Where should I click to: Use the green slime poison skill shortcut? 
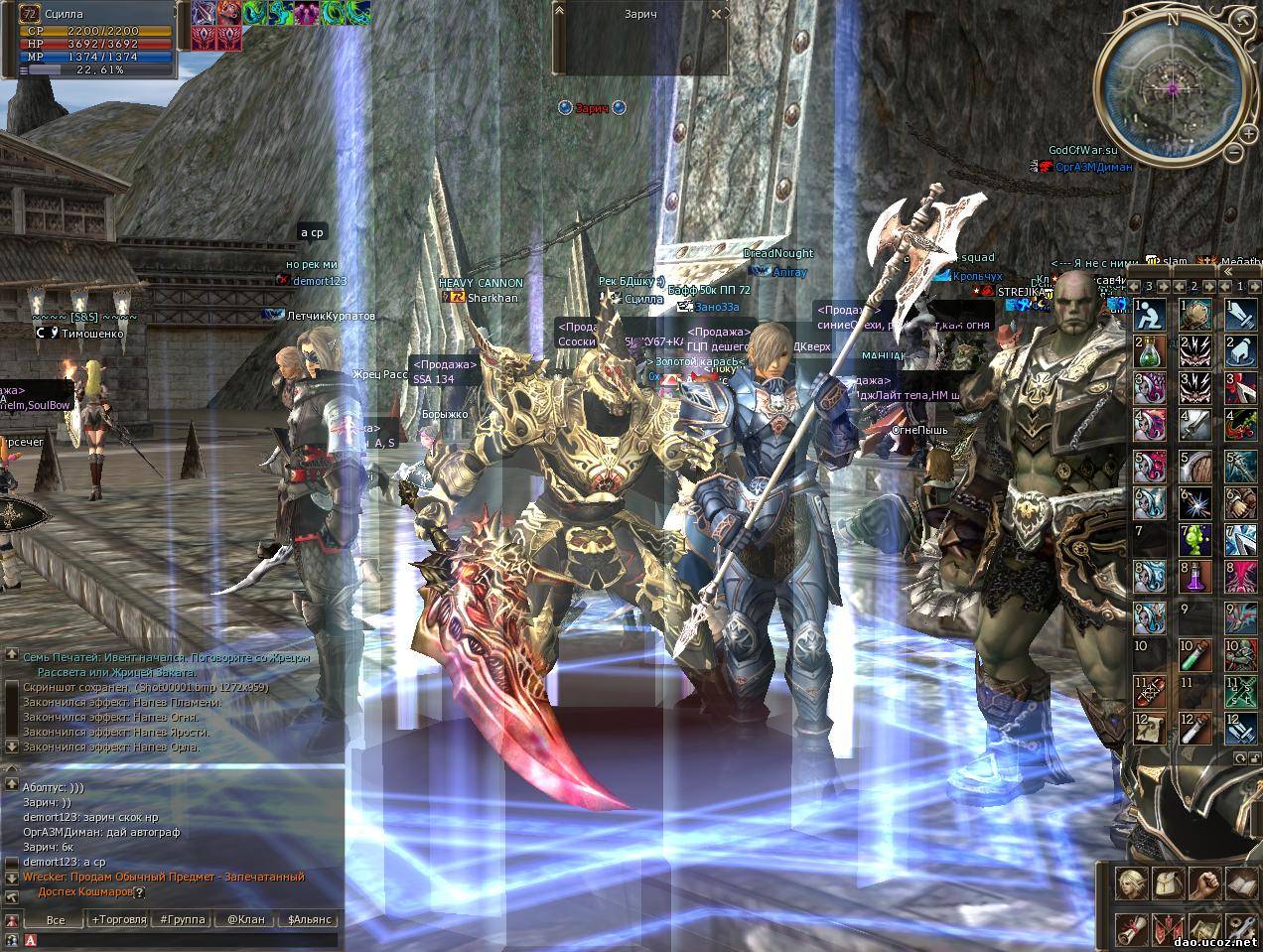click(x=1194, y=539)
